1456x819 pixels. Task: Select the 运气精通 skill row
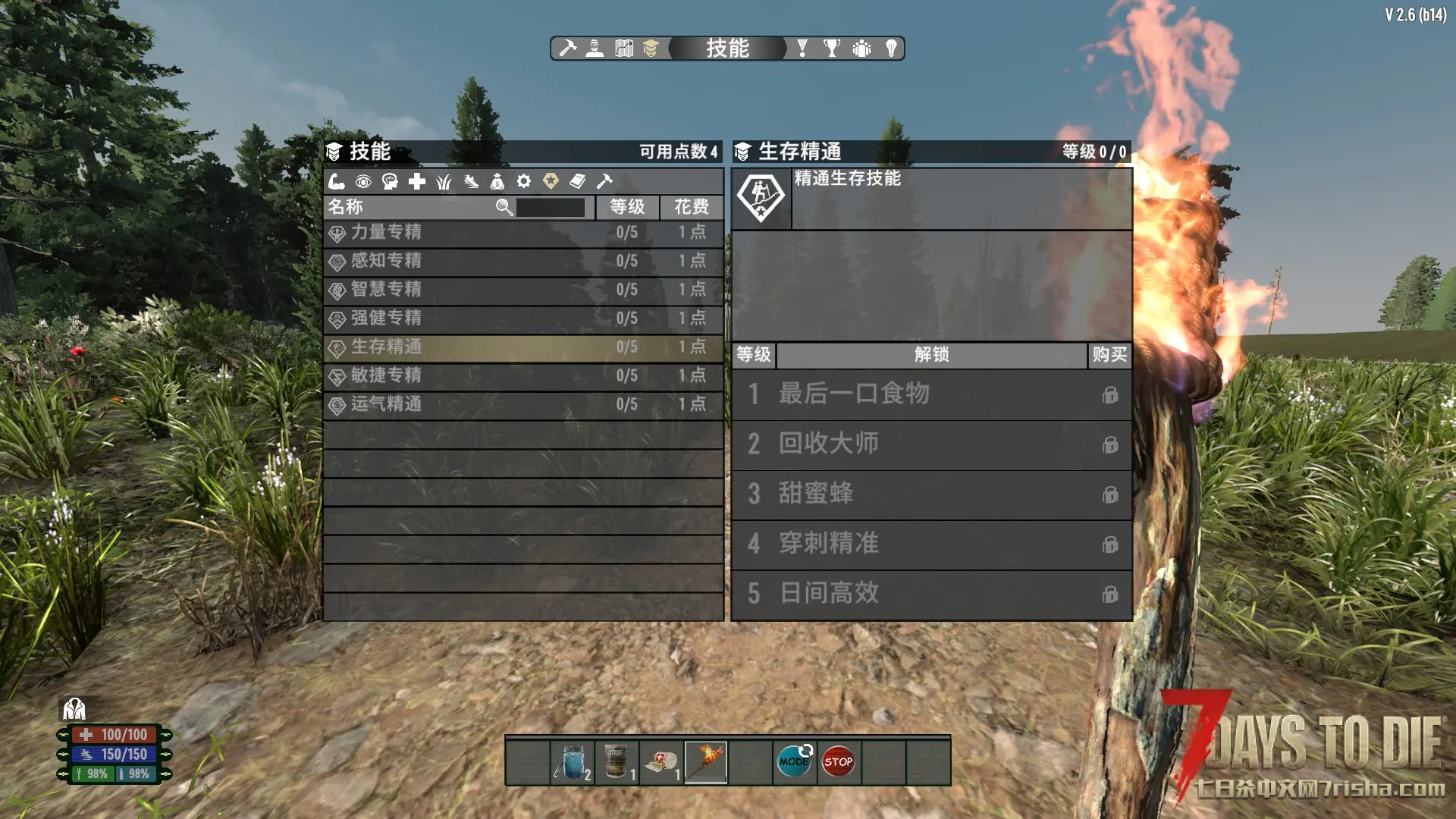pyautogui.click(x=523, y=404)
